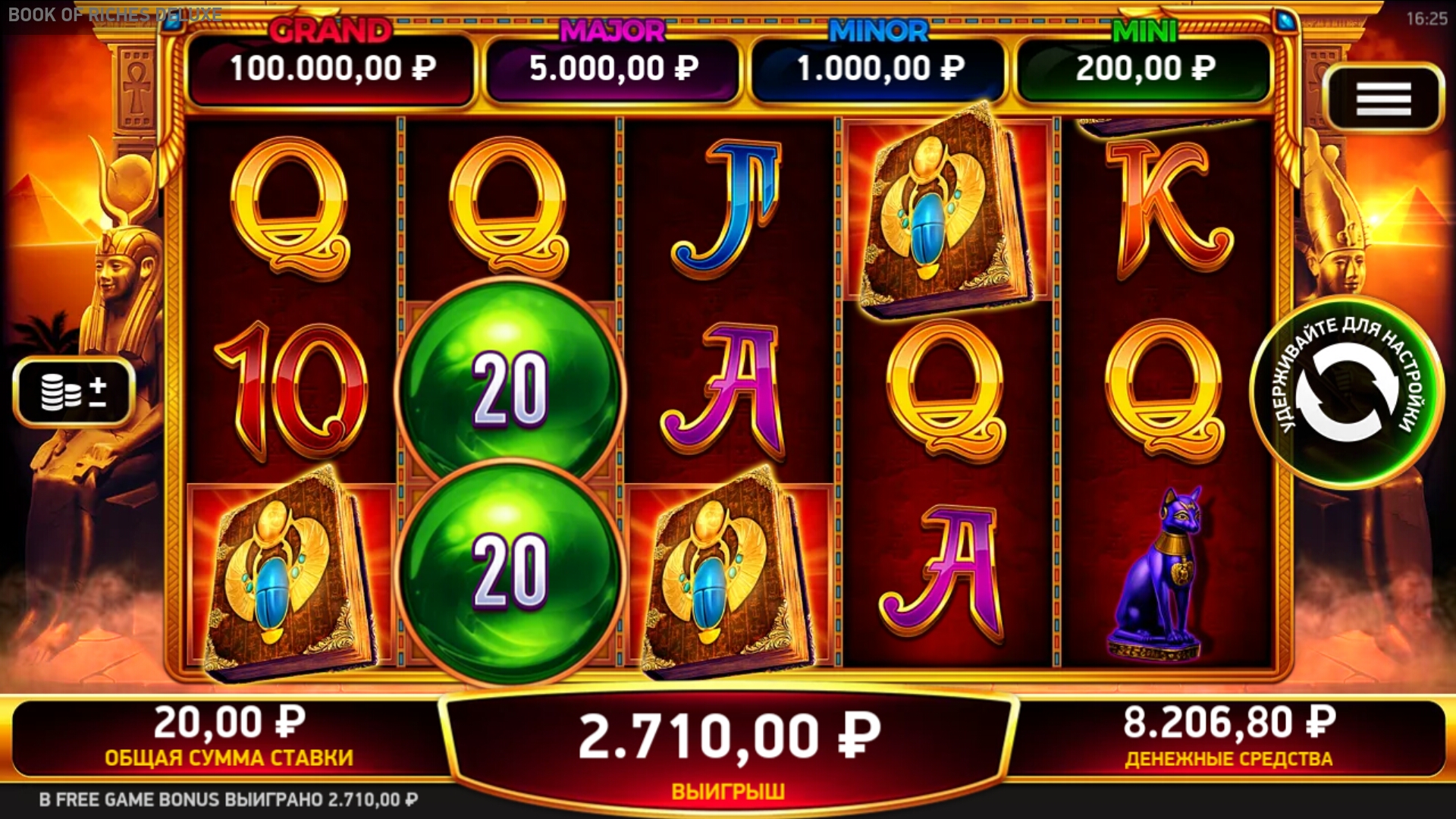Open the hamburger menu
Viewport: 1456px width, 819px height.
(x=1383, y=99)
